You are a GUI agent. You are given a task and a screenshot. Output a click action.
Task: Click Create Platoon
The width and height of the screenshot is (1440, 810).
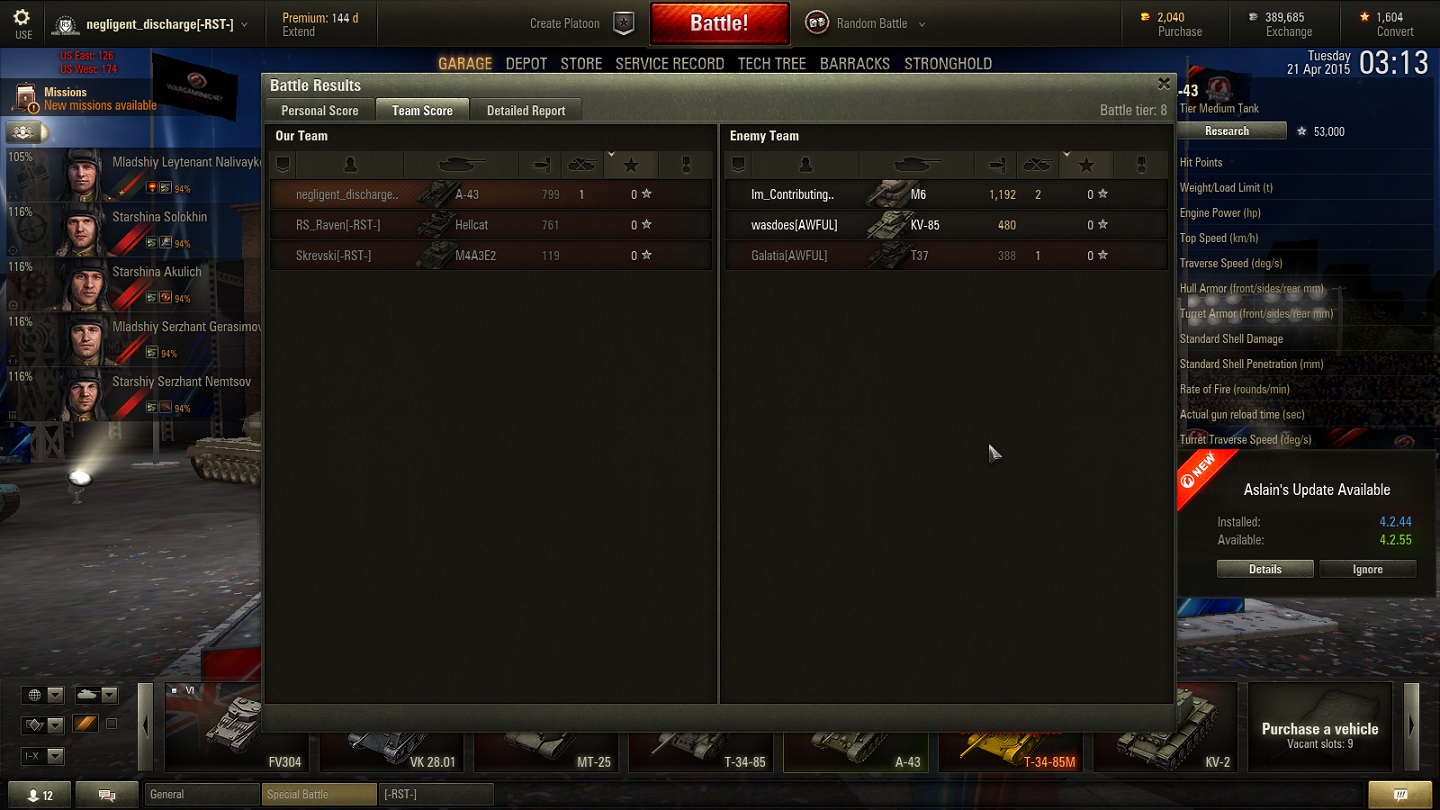click(580, 24)
